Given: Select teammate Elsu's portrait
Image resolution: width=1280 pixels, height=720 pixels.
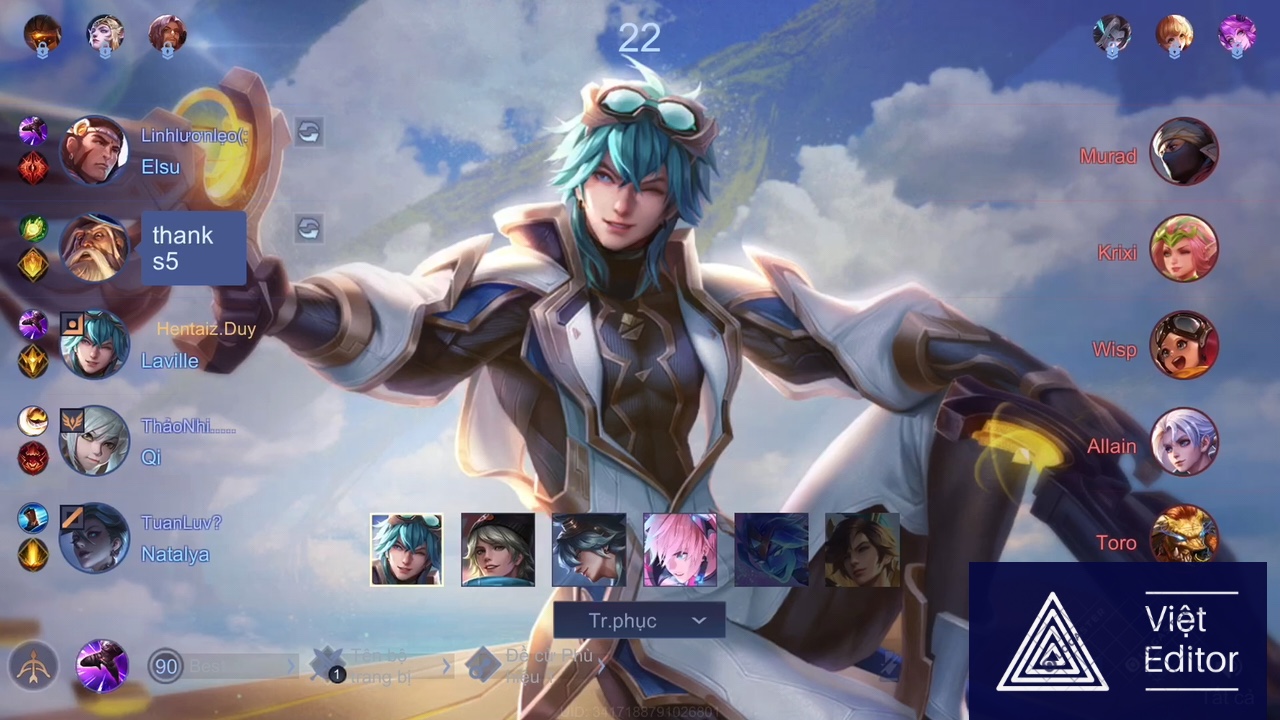Looking at the screenshot, I should tap(94, 151).
